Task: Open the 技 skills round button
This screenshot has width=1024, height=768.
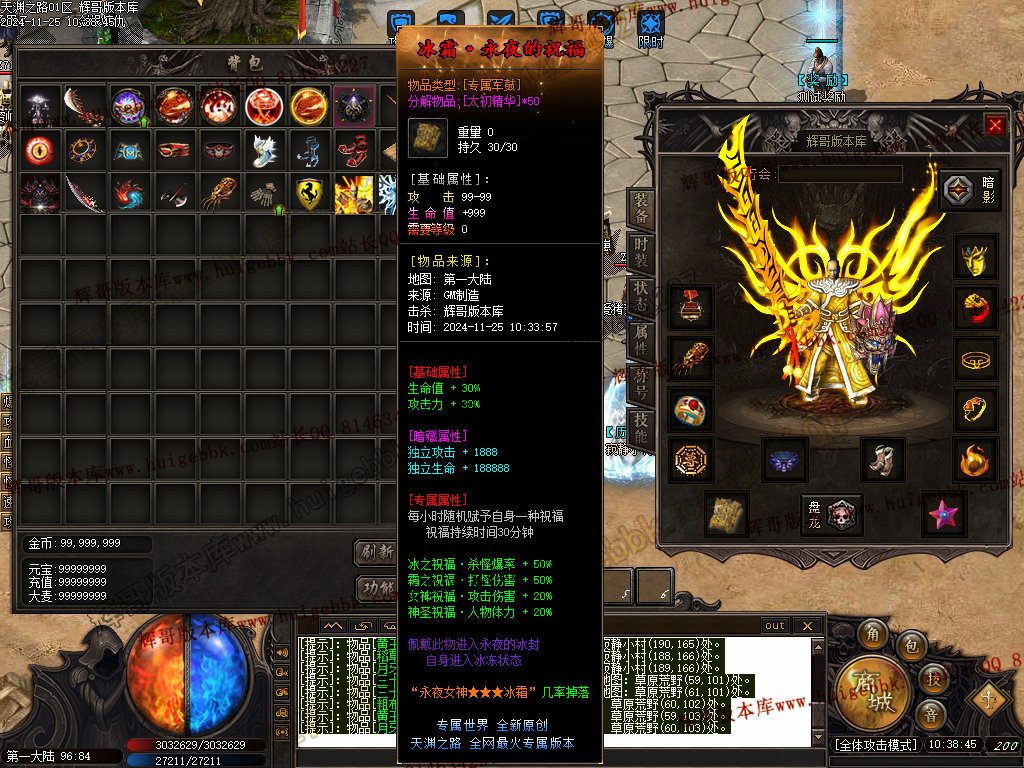Action: point(933,679)
